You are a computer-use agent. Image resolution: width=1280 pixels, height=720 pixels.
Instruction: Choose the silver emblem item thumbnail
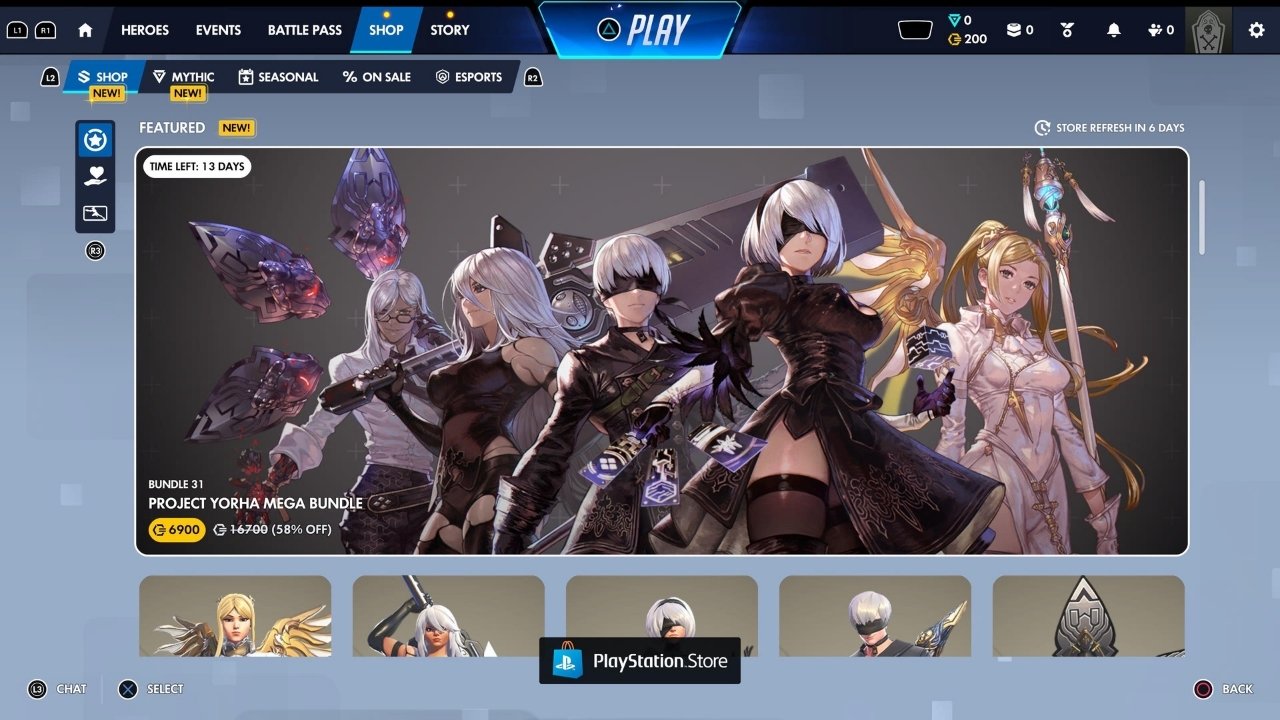1088,615
